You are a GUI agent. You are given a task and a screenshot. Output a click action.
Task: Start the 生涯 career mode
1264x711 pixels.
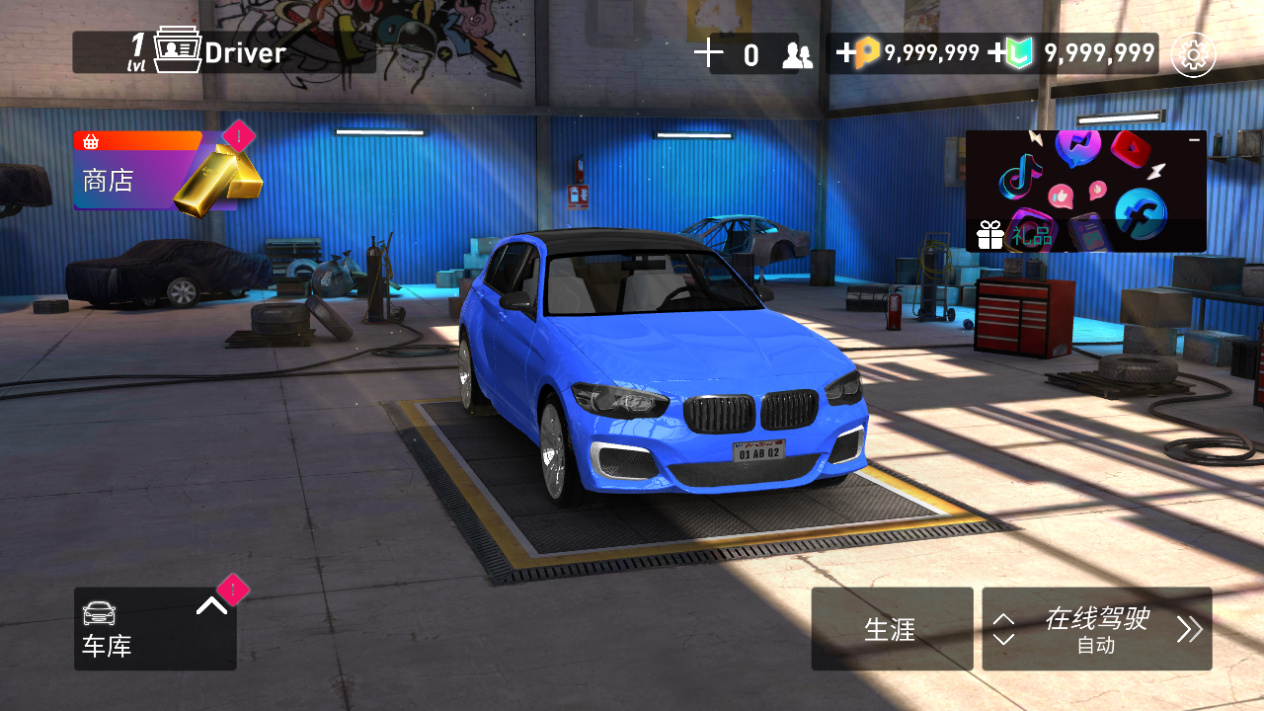point(891,629)
